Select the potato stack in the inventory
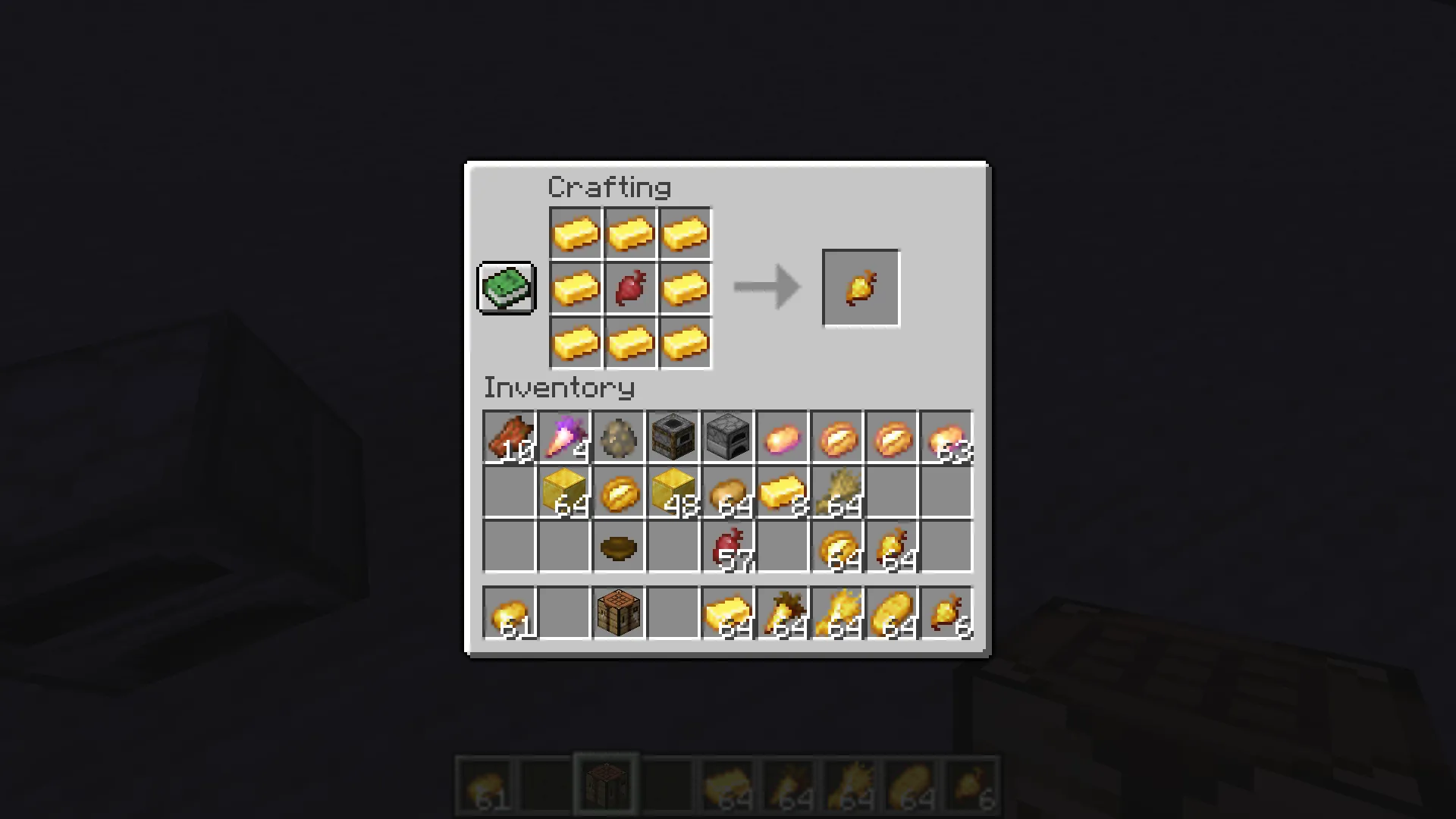 click(727, 492)
